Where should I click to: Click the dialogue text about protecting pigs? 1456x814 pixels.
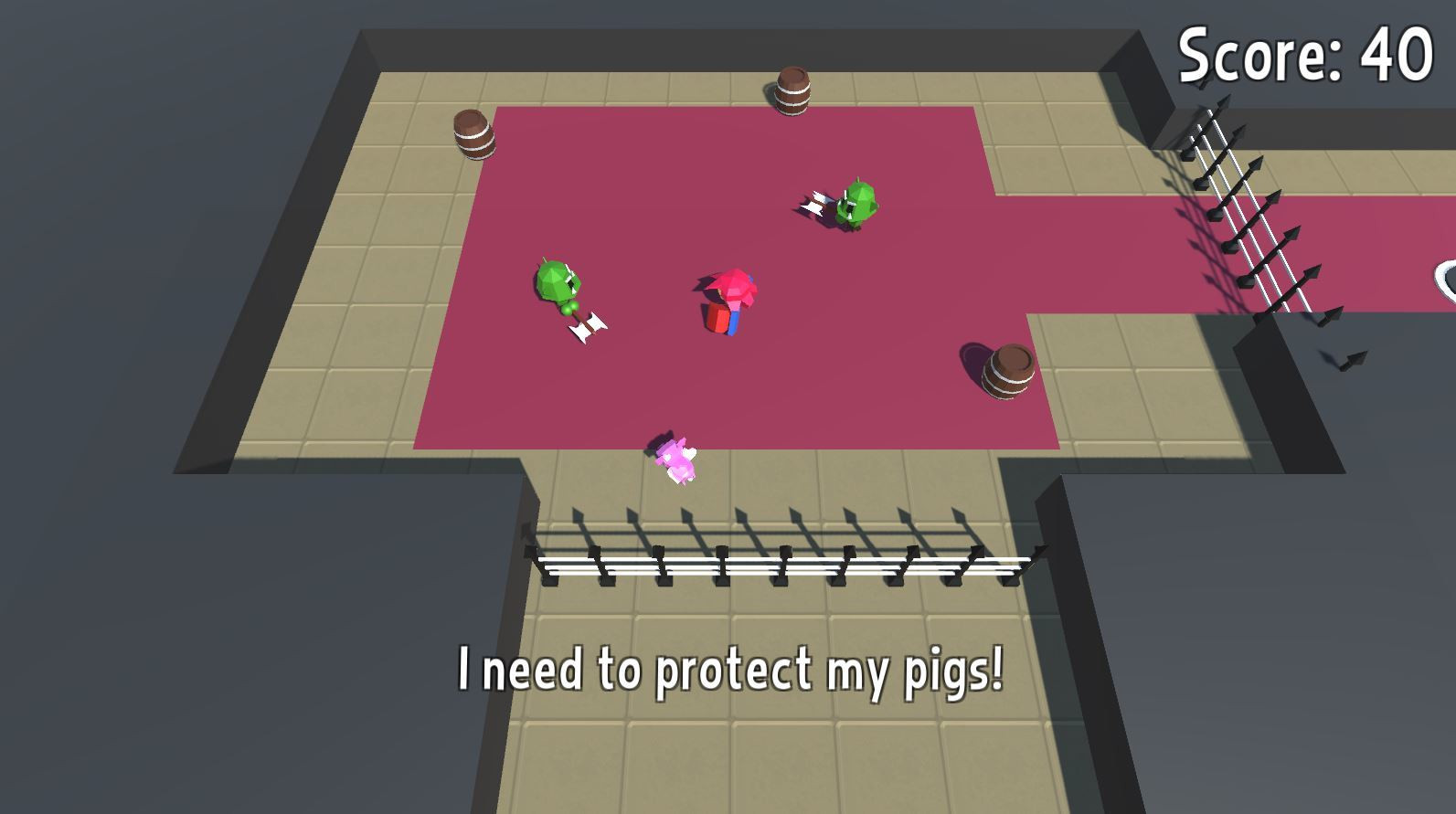(731, 672)
